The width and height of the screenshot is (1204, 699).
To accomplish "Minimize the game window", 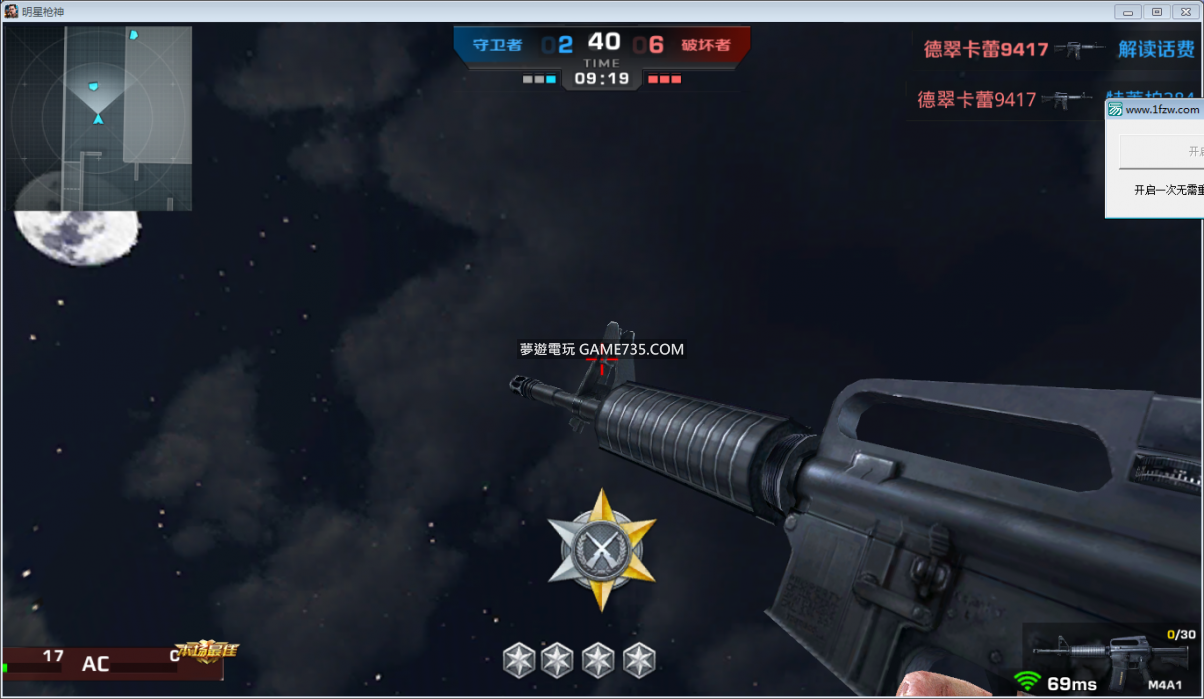I will [x=1129, y=11].
